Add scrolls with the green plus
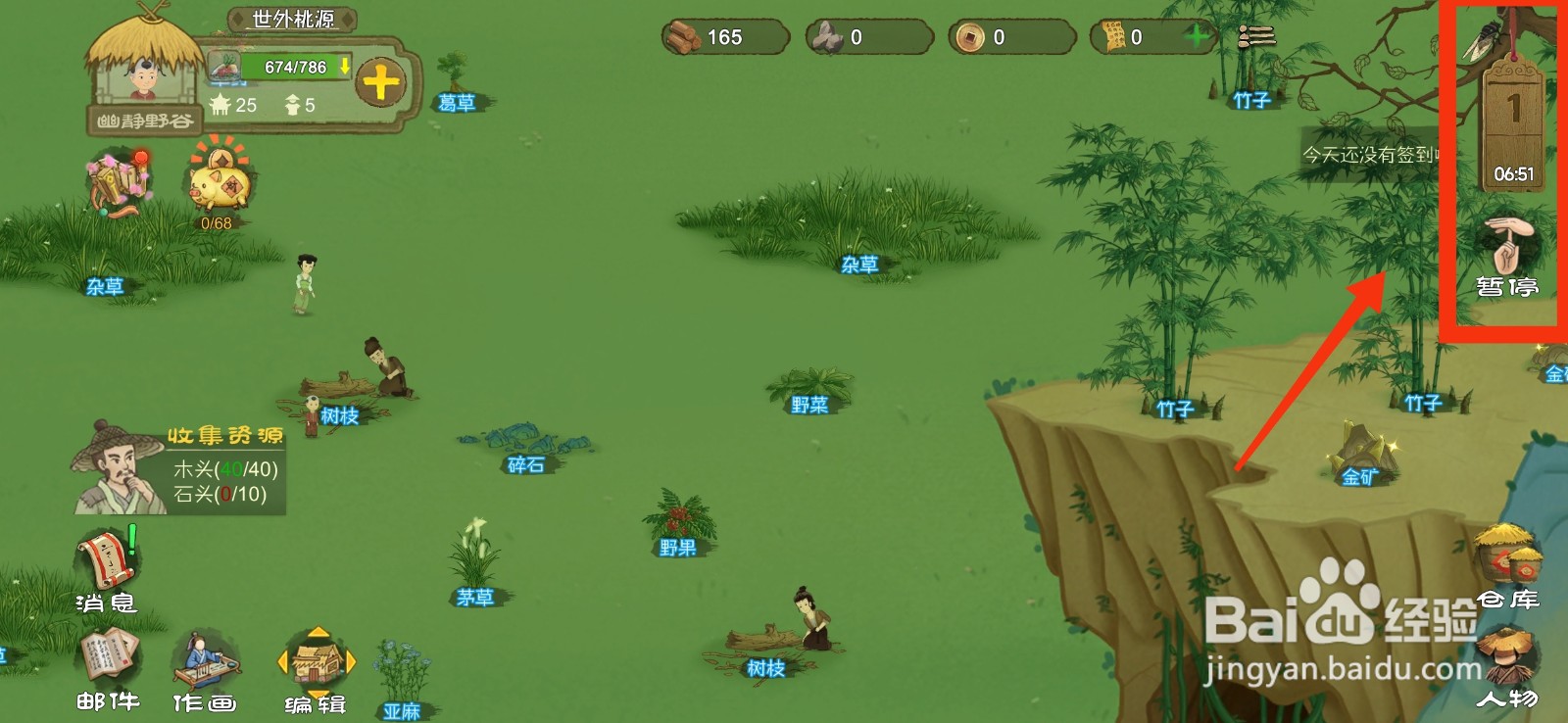 tap(1196, 37)
